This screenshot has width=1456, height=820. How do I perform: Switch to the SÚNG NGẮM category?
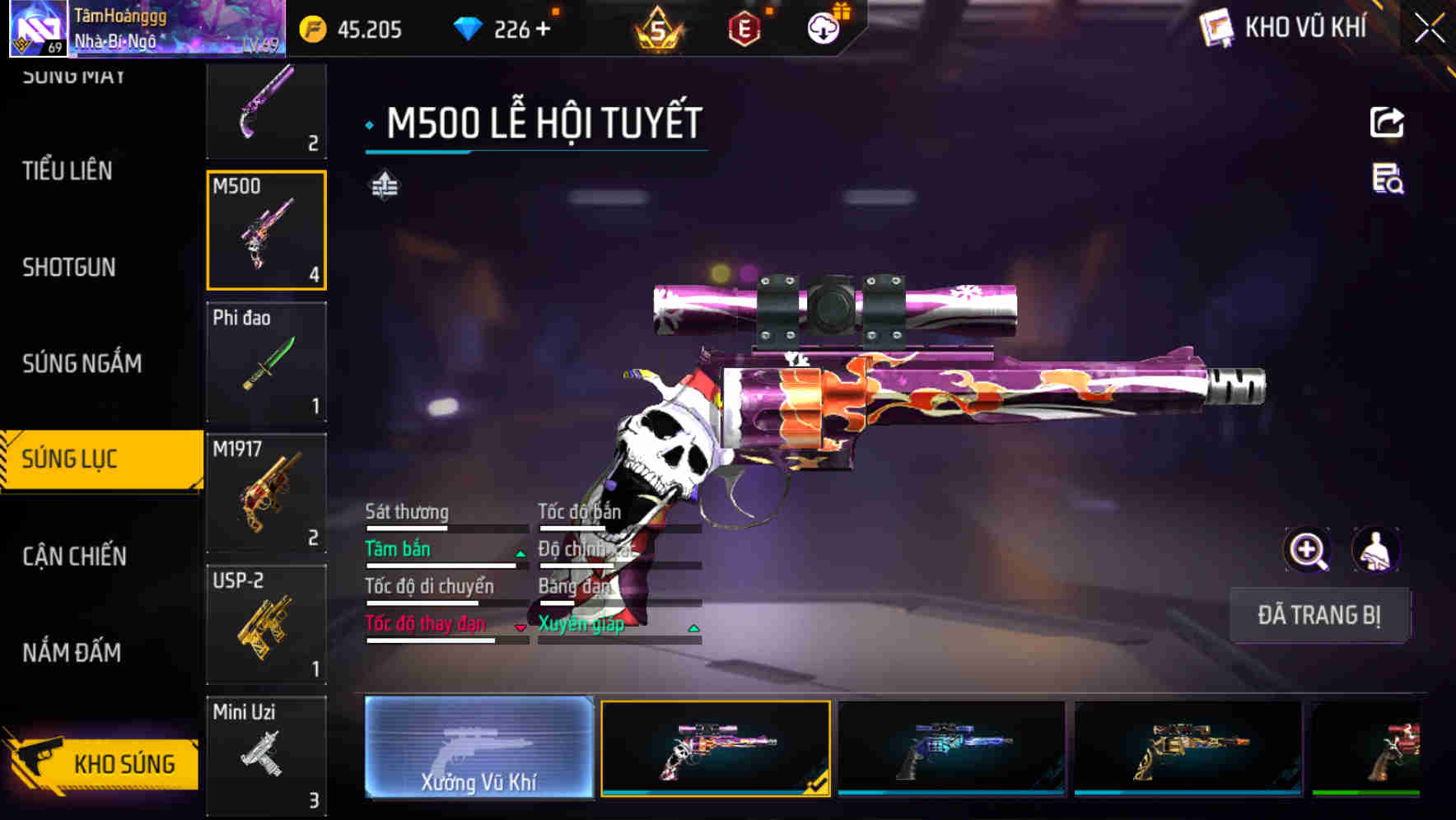(x=82, y=363)
